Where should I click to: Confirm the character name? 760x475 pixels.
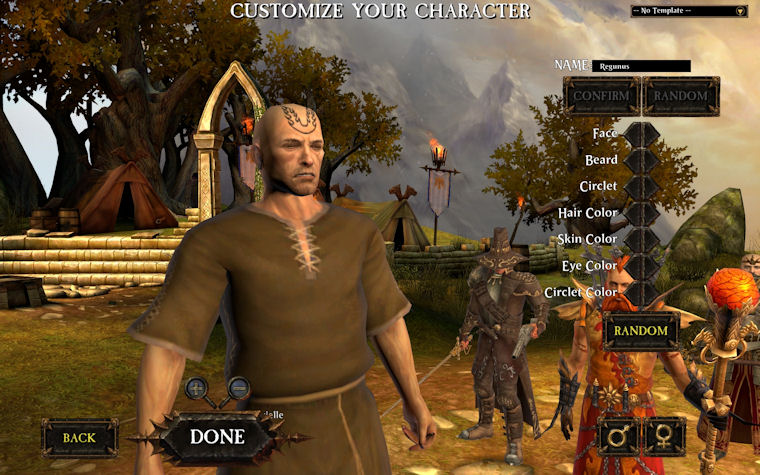602,96
